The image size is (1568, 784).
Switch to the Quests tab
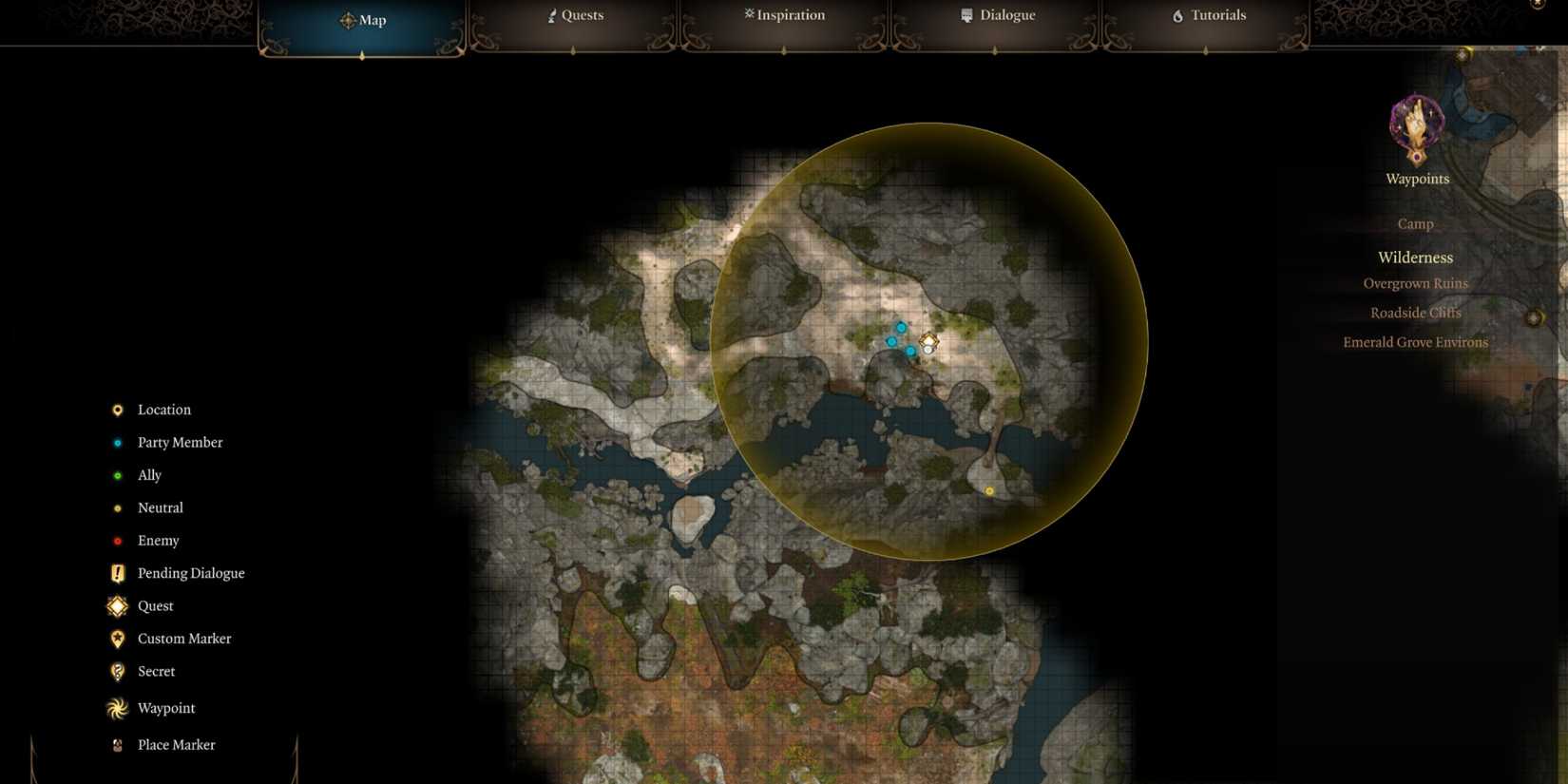pos(575,15)
